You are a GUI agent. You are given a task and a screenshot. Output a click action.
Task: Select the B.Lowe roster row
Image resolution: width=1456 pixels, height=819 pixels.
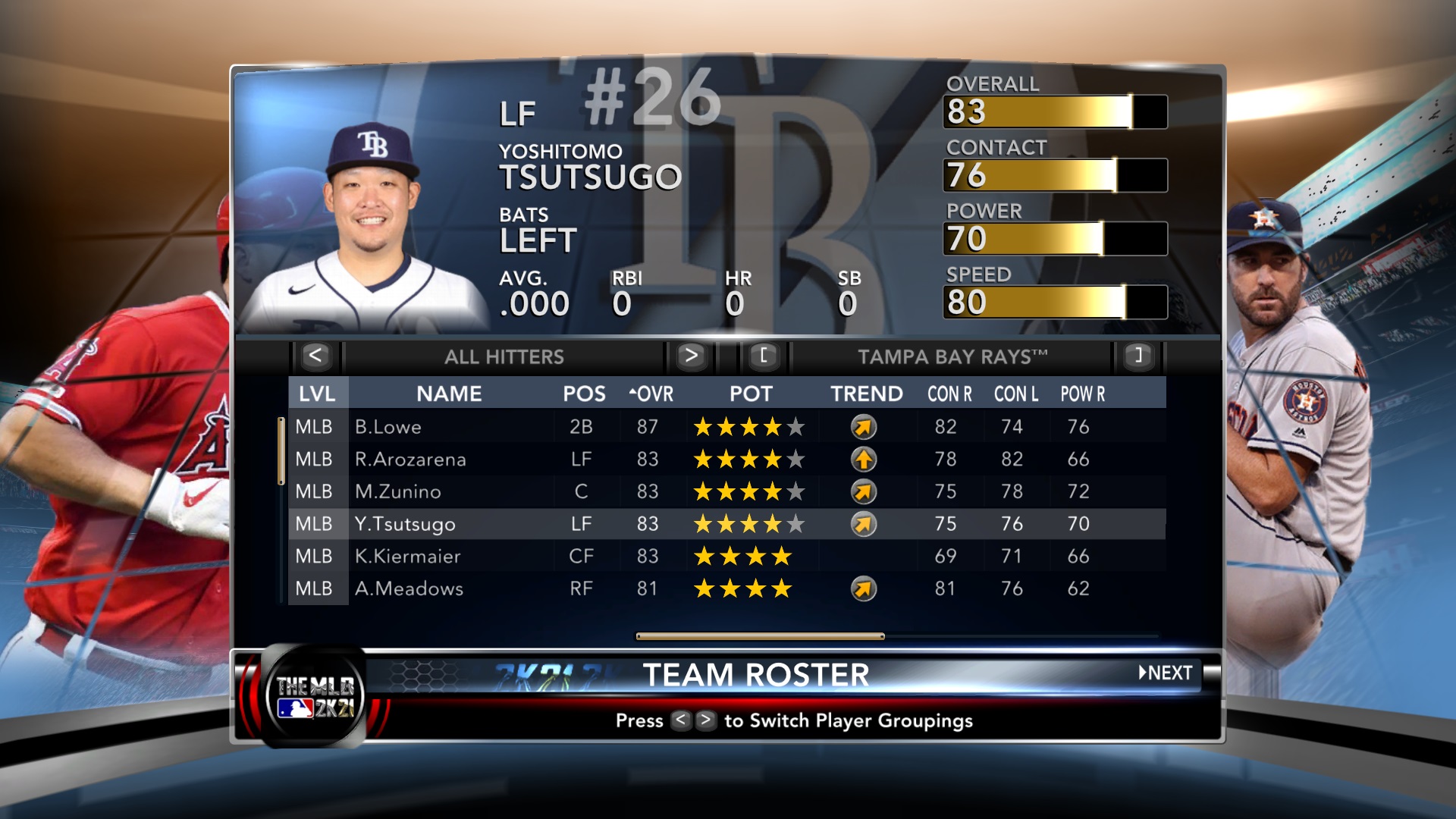click(x=726, y=427)
